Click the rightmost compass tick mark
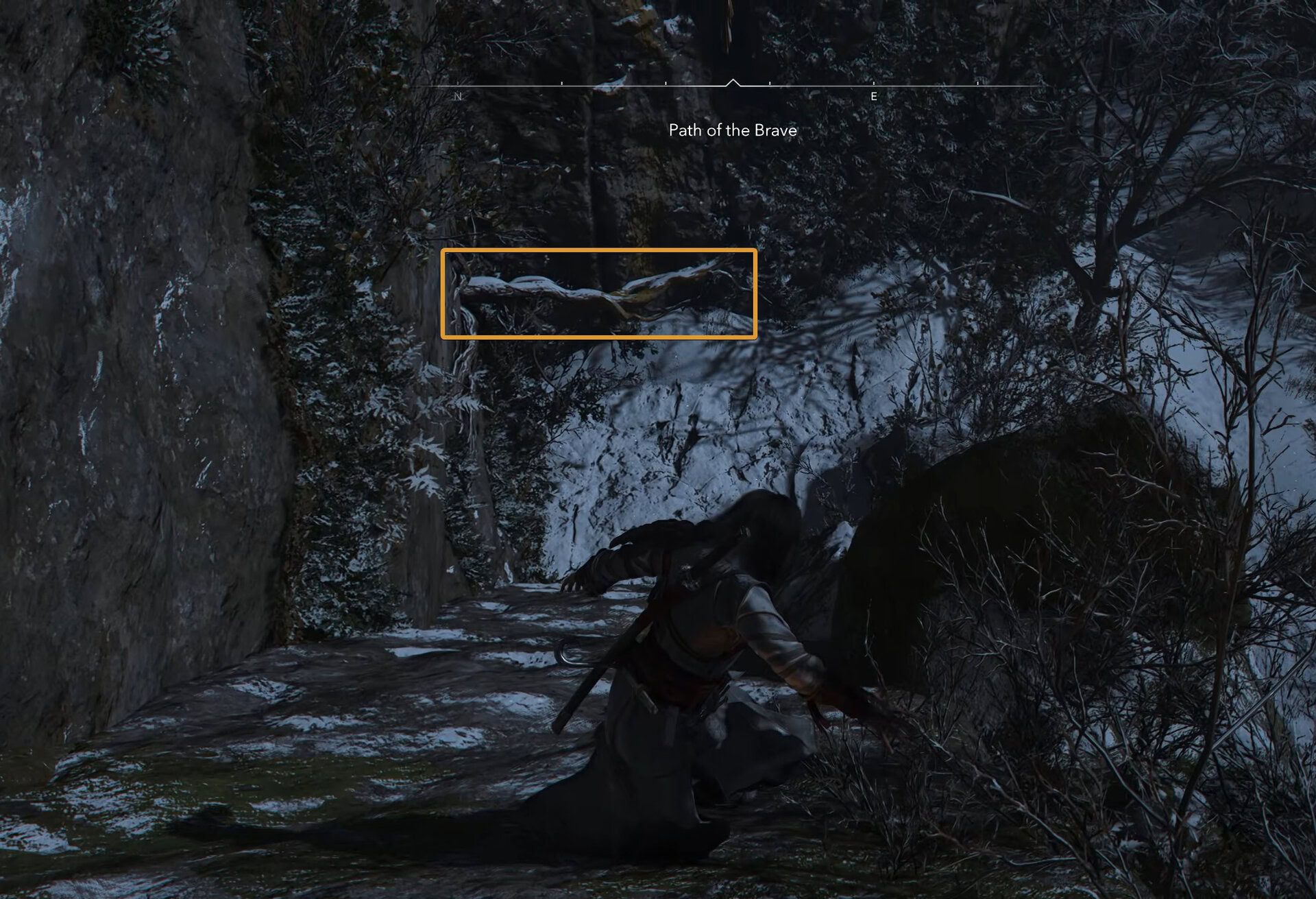 [x=976, y=86]
